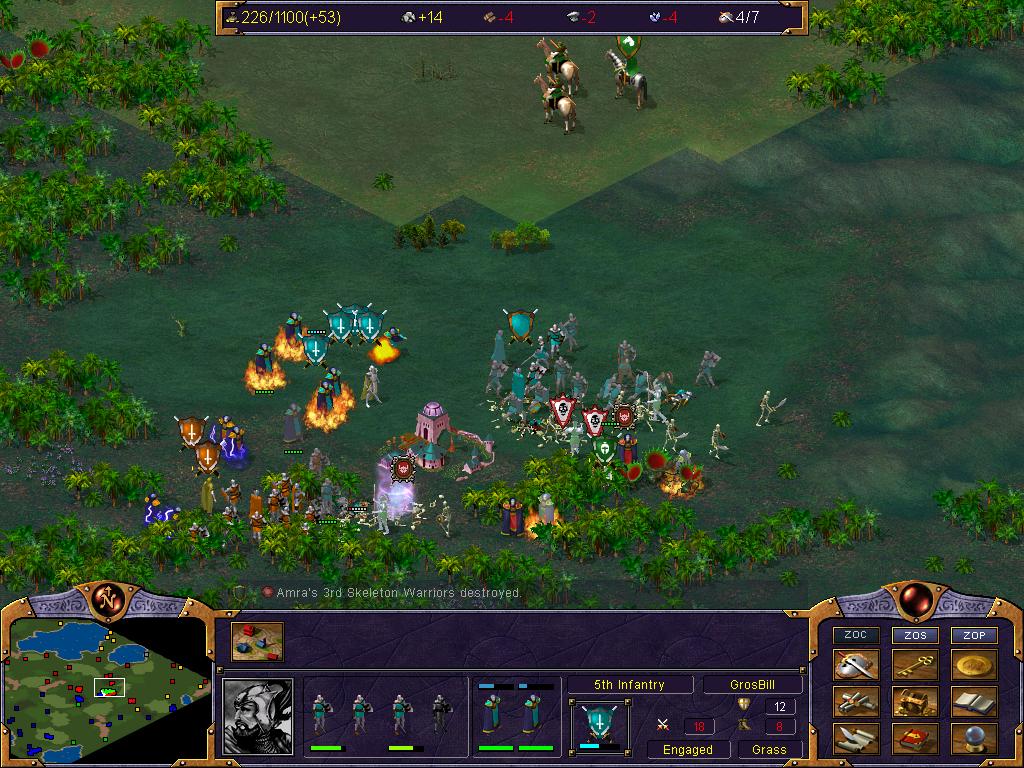This screenshot has height=768, width=1024.
Task: Activate the crystal ball icon
Action: coord(974,739)
